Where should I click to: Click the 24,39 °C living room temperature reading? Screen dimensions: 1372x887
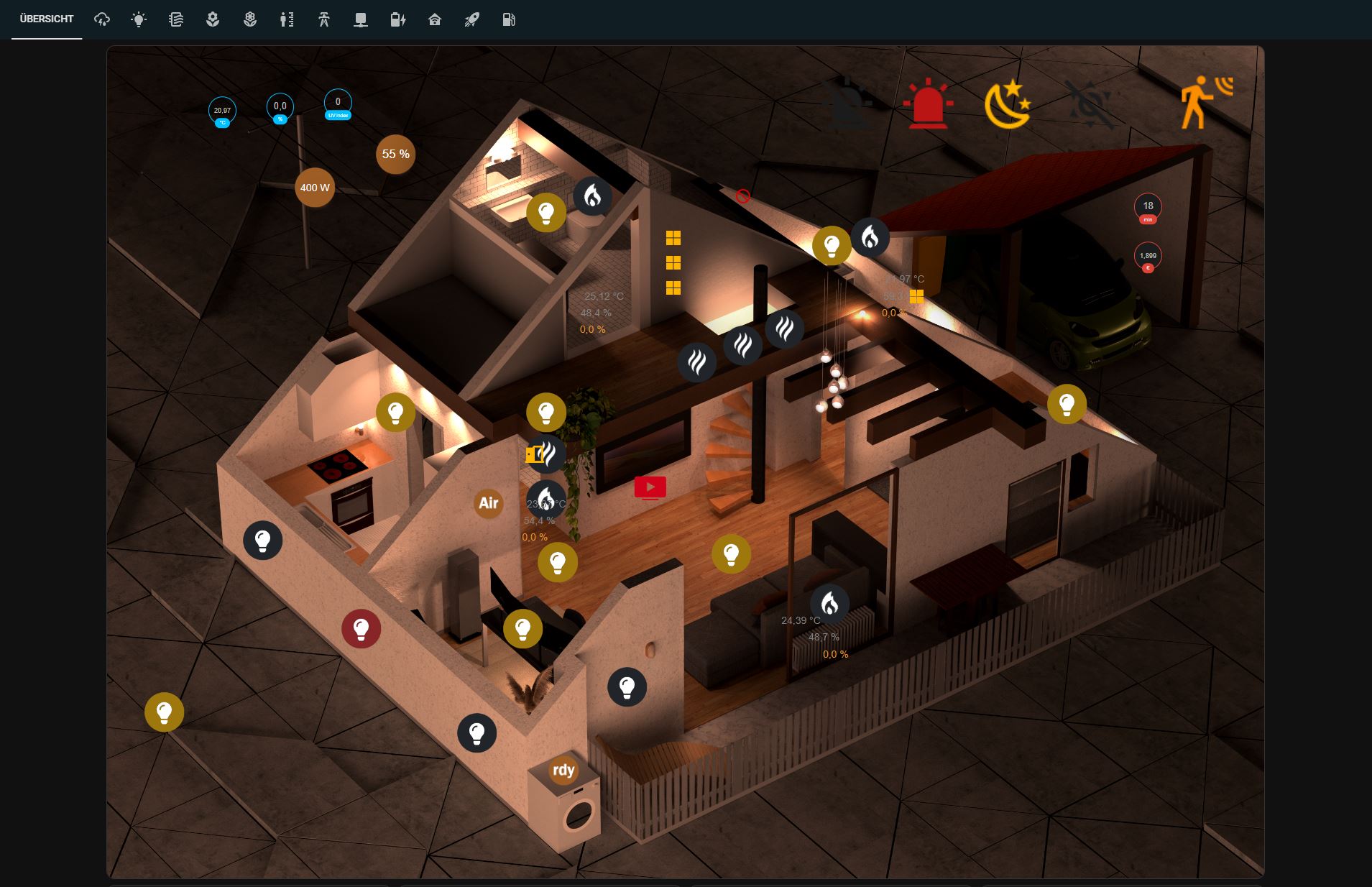pyautogui.click(x=800, y=621)
